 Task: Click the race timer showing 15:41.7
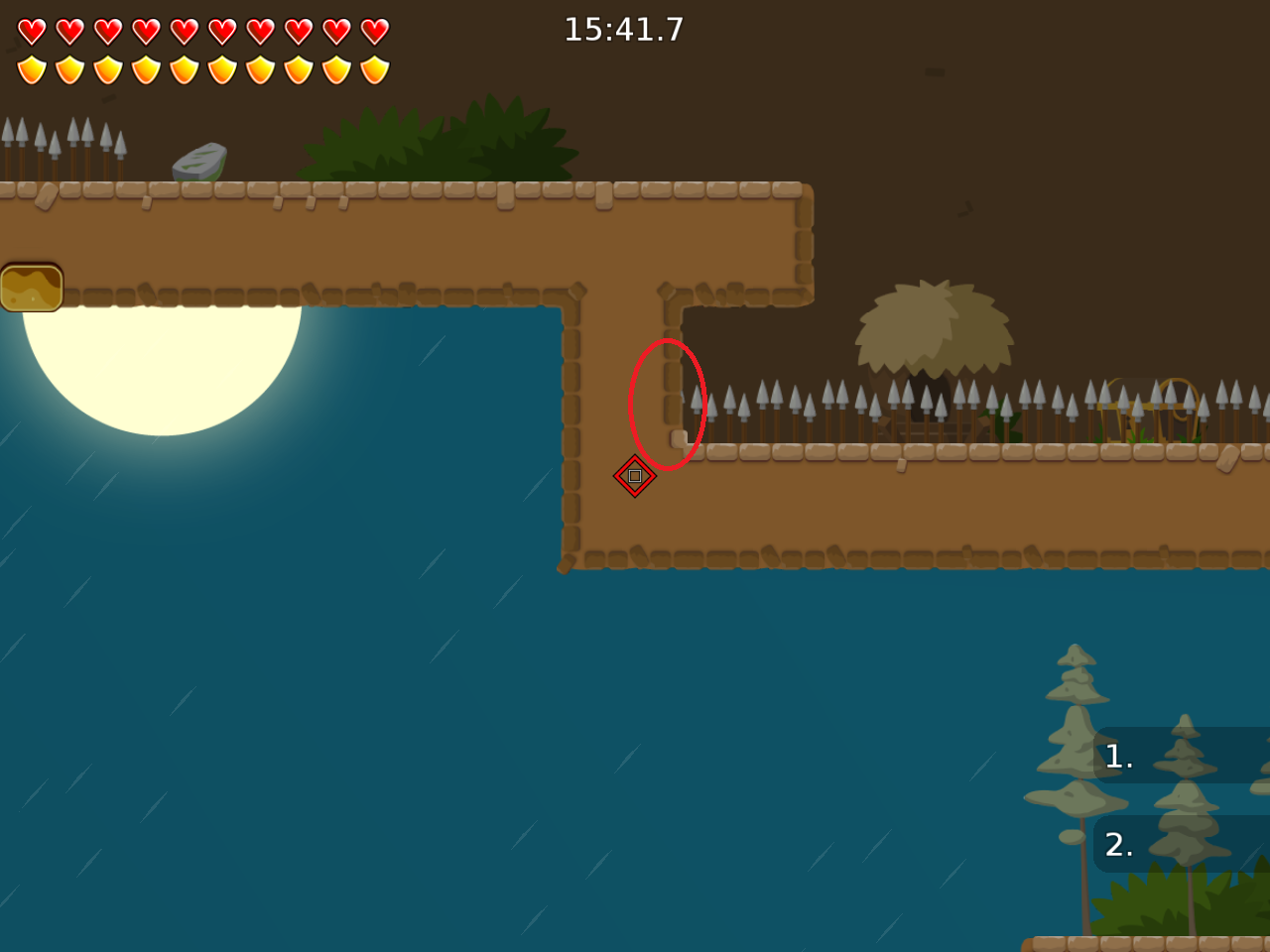tap(623, 30)
